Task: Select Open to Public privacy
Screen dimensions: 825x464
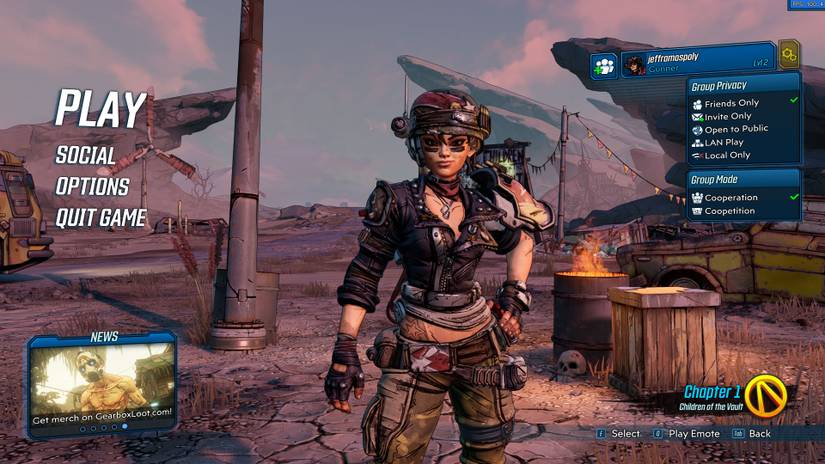Action: 736,129
